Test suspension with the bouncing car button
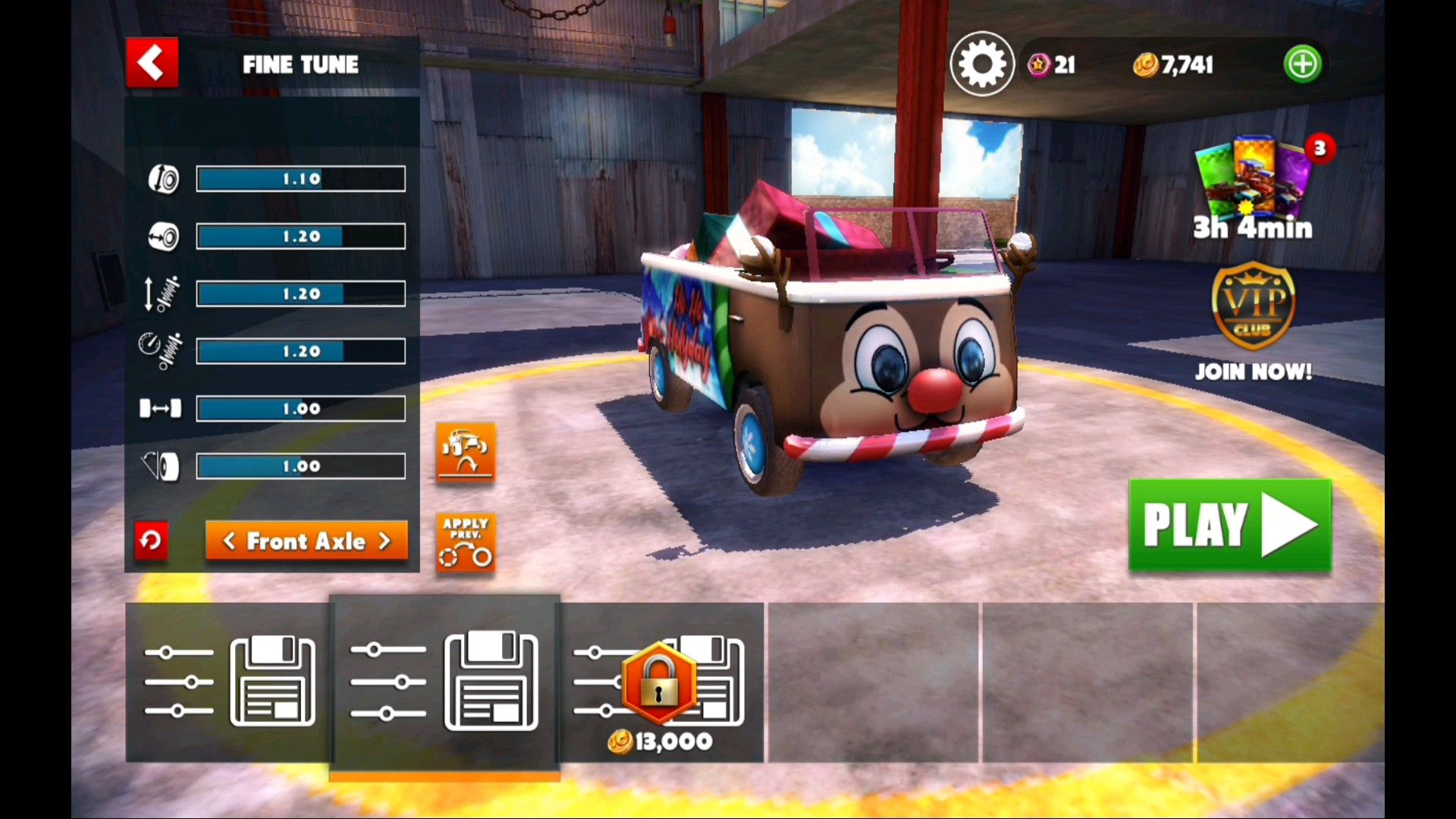Viewport: 1456px width, 819px height. click(x=465, y=451)
